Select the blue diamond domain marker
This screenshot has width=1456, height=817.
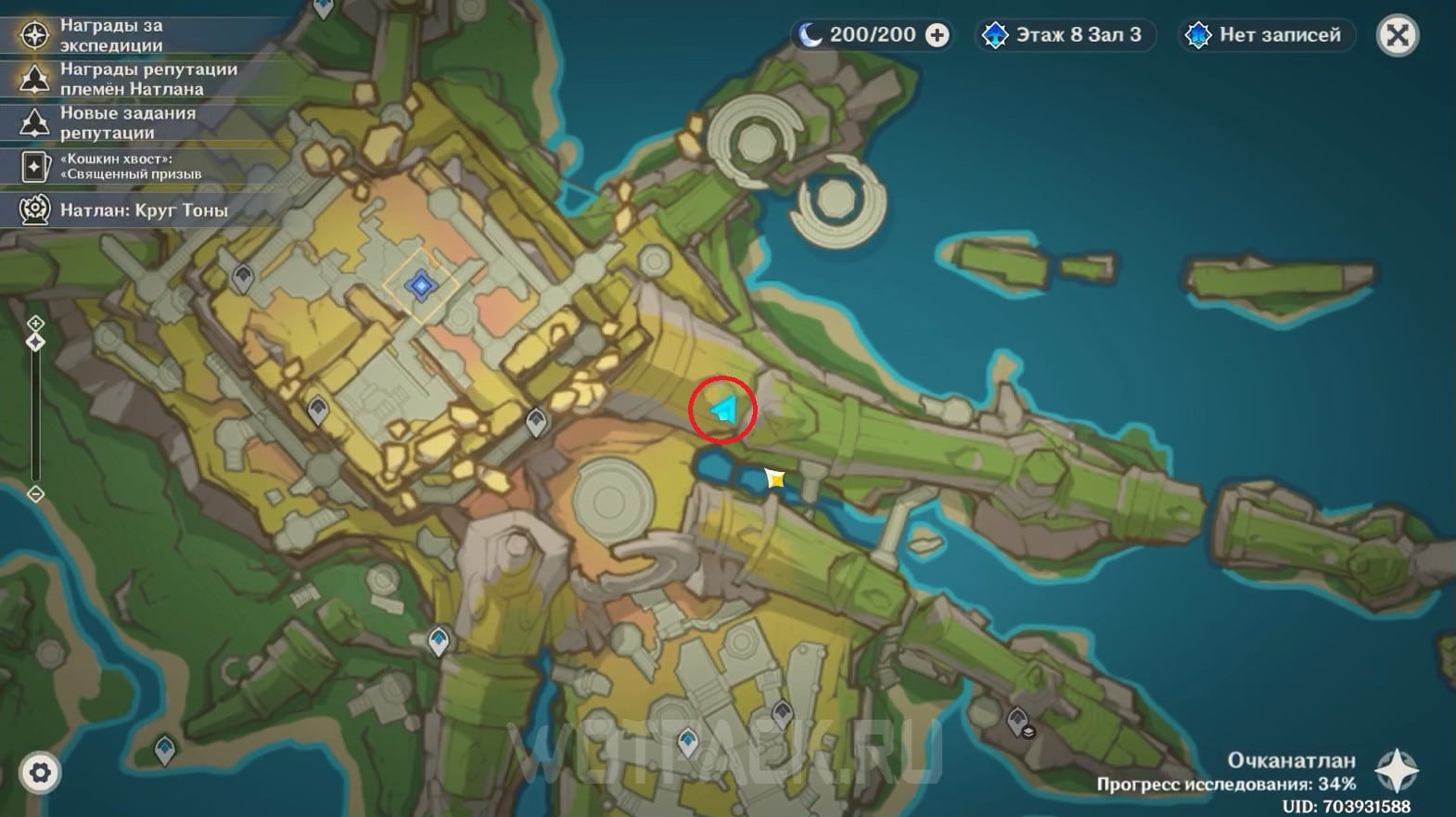point(421,286)
